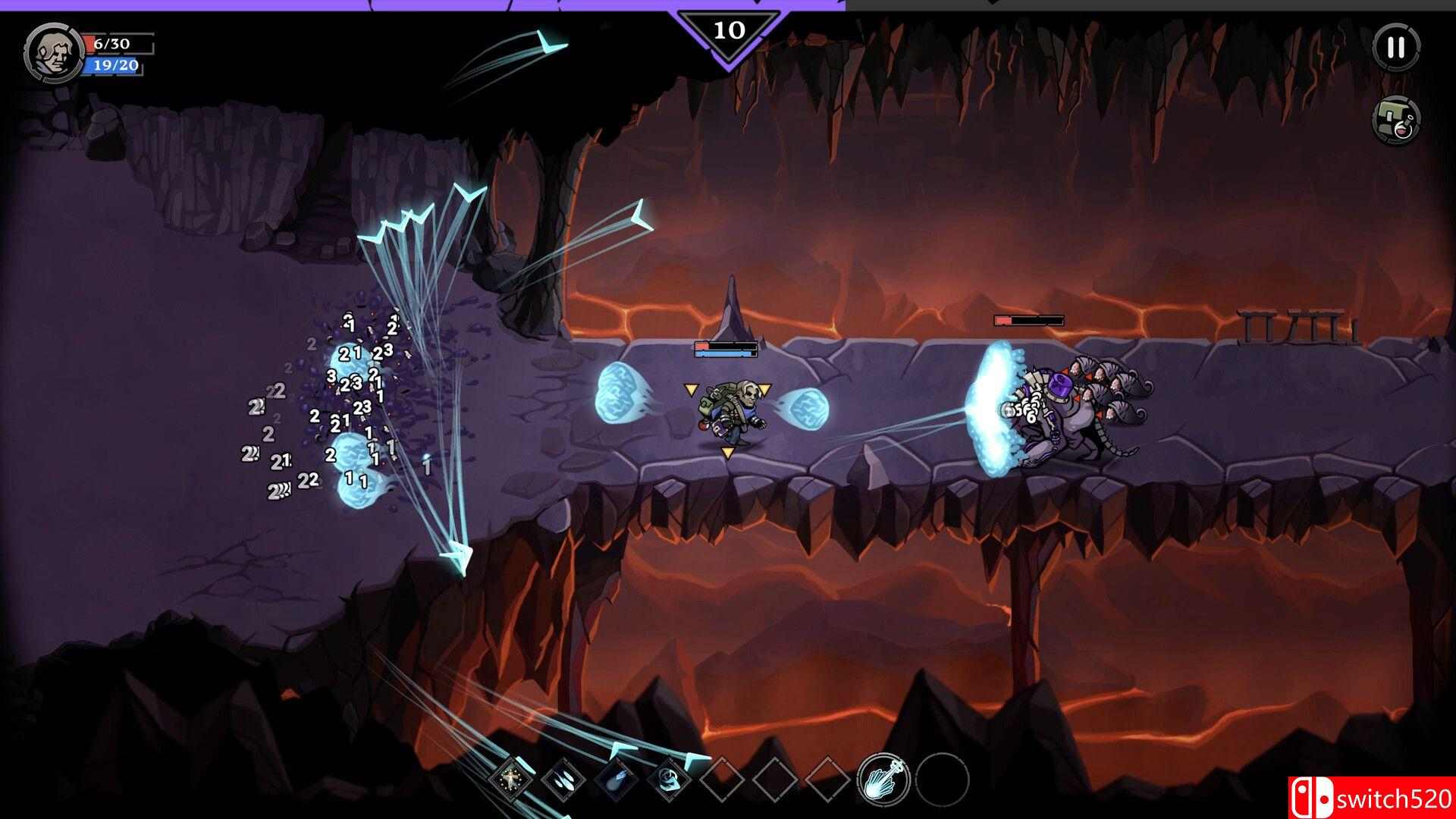The width and height of the screenshot is (1456, 819).
Task: Pause the game using the pause button
Action: (x=1396, y=47)
